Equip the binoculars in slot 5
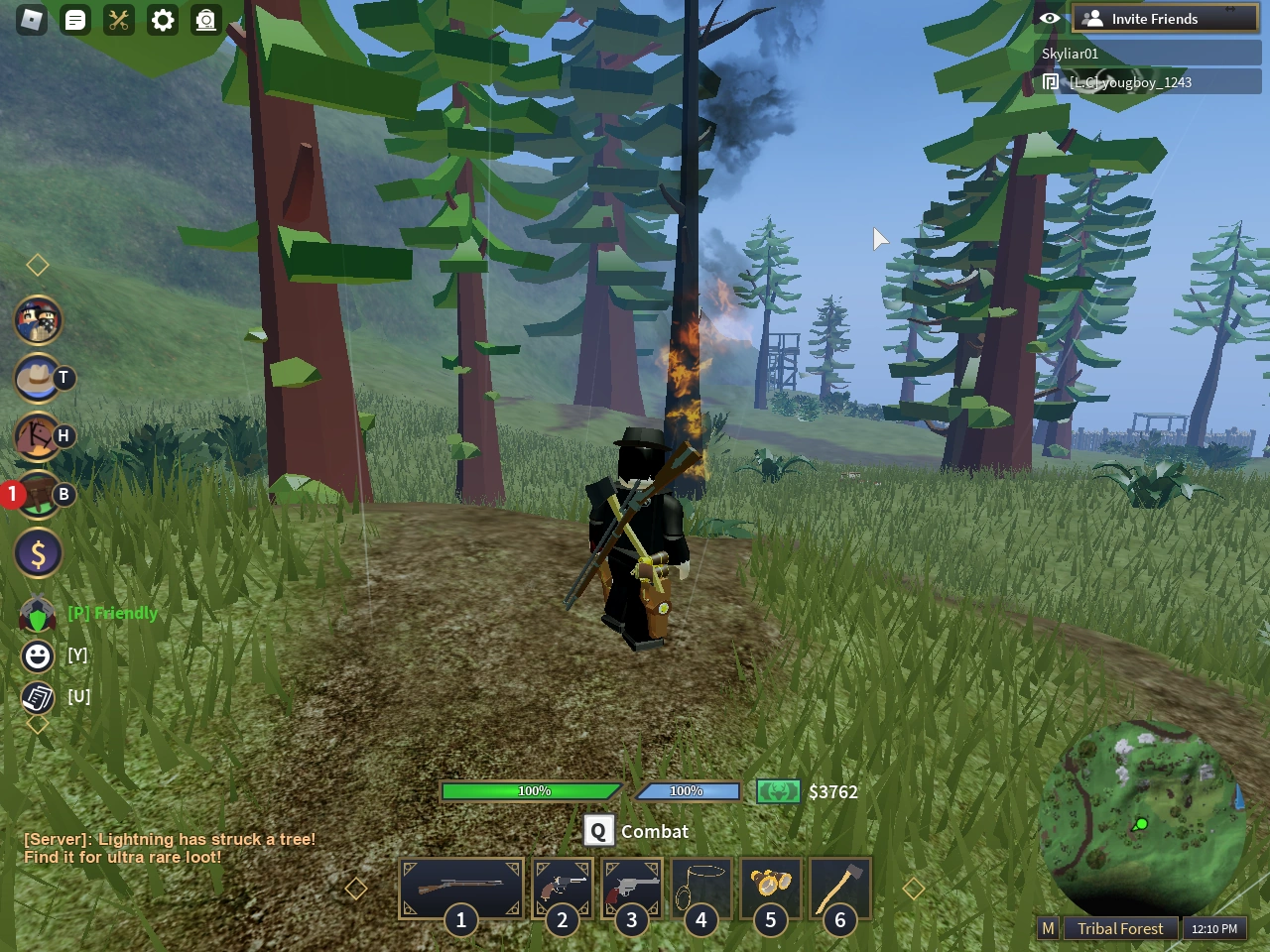1270x952 pixels. pyautogui.click(x=770, y=888)
